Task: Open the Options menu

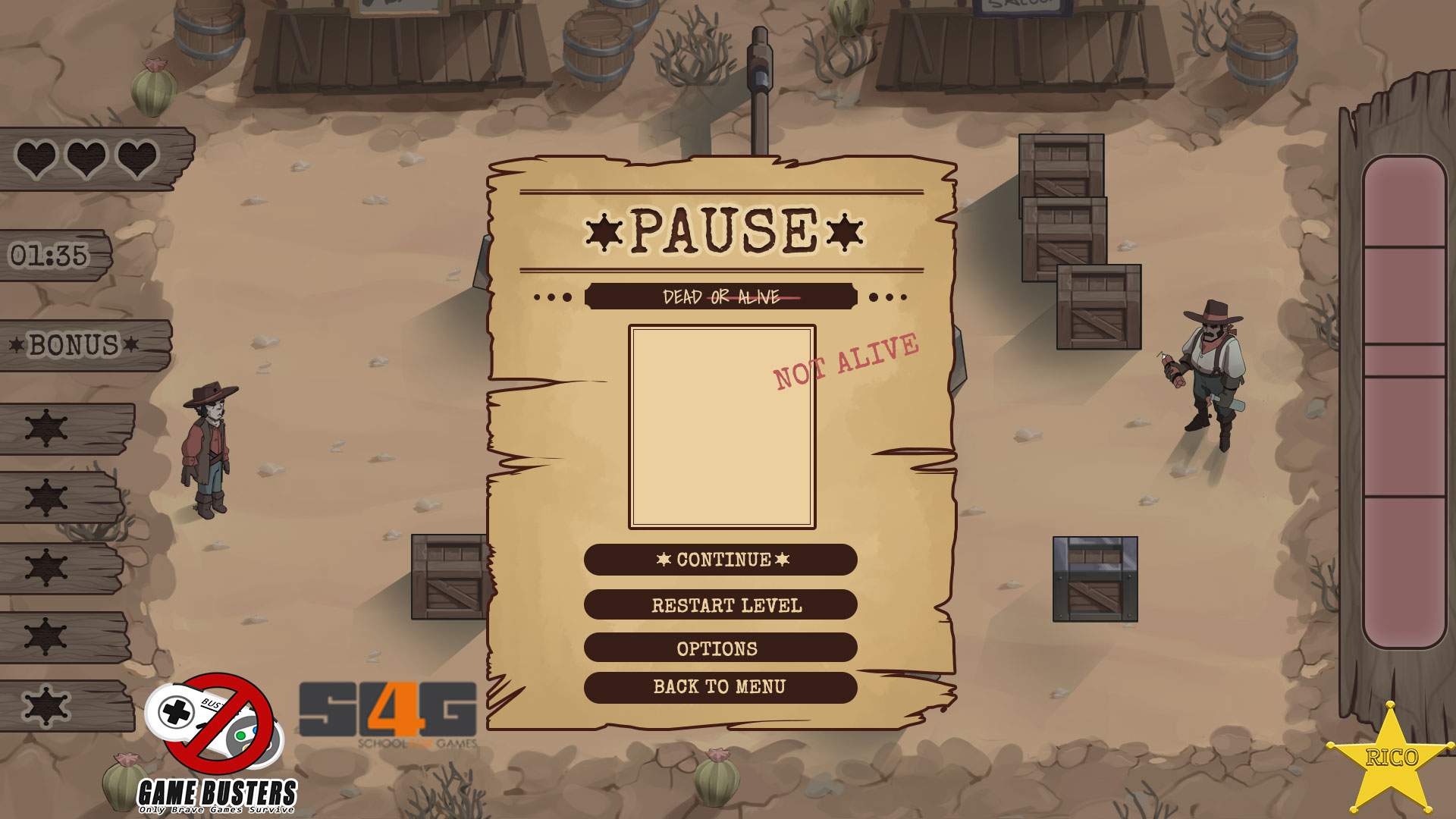Action: pos(720,648)
